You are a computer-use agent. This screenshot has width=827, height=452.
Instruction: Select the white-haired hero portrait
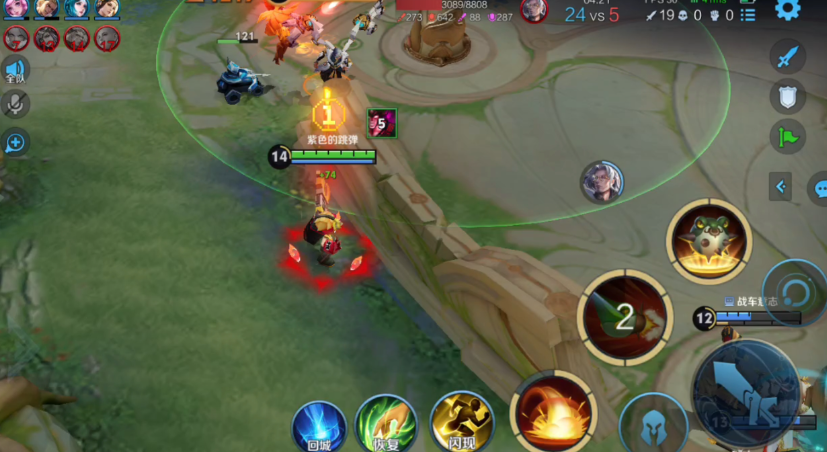click(602, 182)
